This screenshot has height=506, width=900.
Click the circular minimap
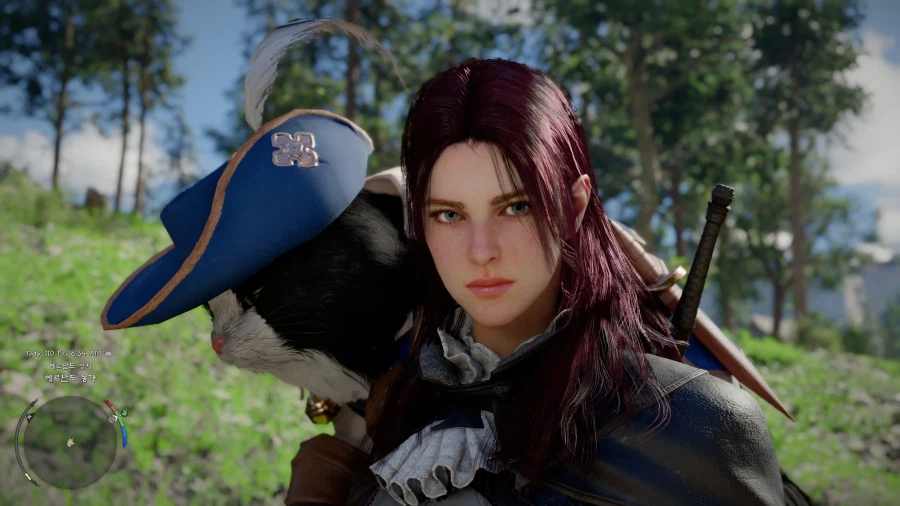(x=70, y=441)
